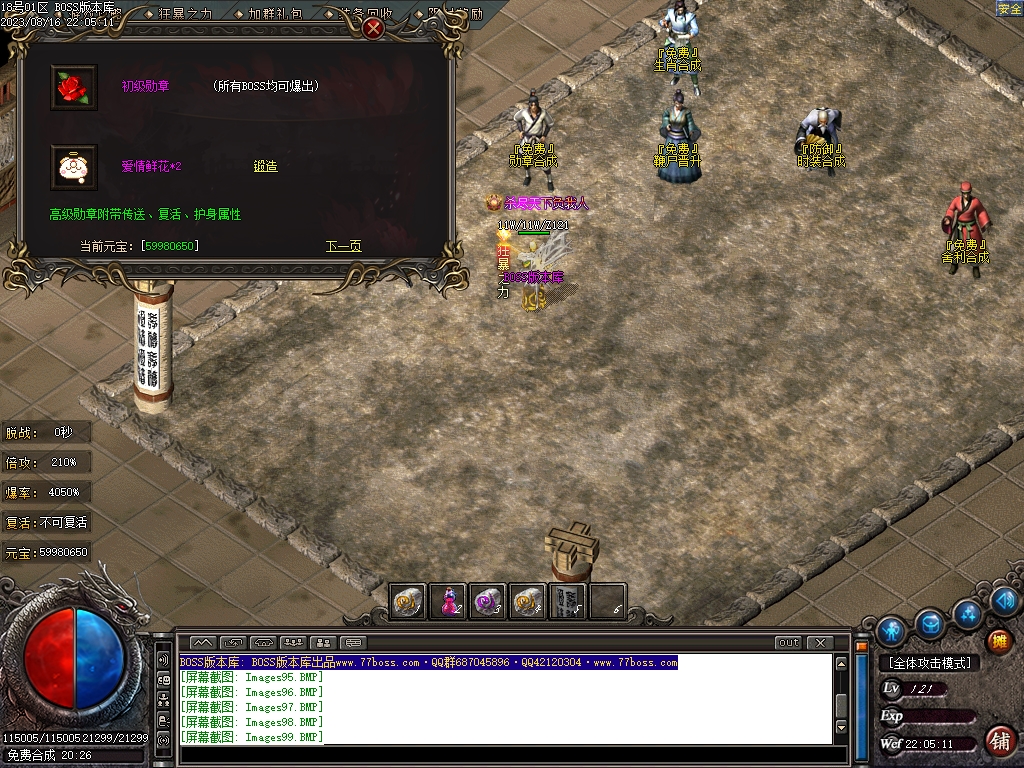Viewport: 1024px width, 768px height.
Task: Use the stone tablet item in hotbar slot 5
Action: 567,601
